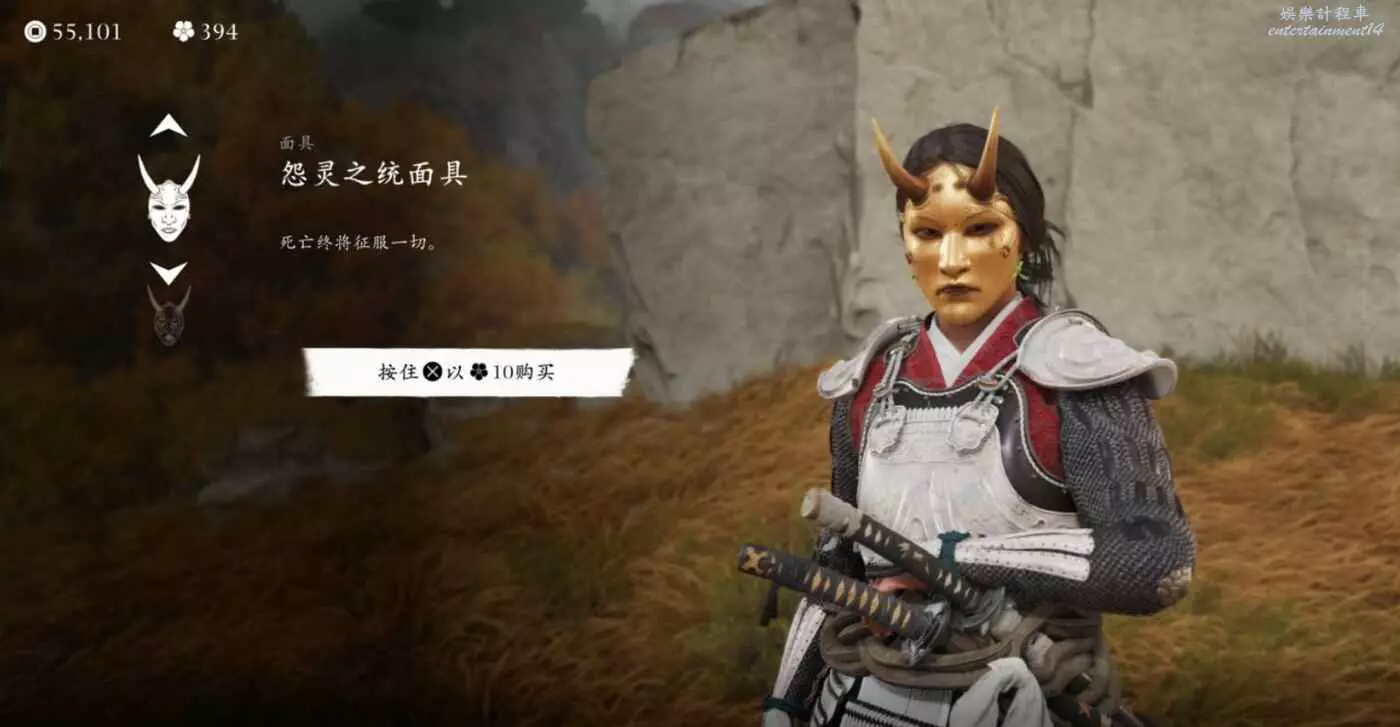The image size is (1400, 727).
Task: Choose the dark horned mask below
Action: click(x=169, y=316)
